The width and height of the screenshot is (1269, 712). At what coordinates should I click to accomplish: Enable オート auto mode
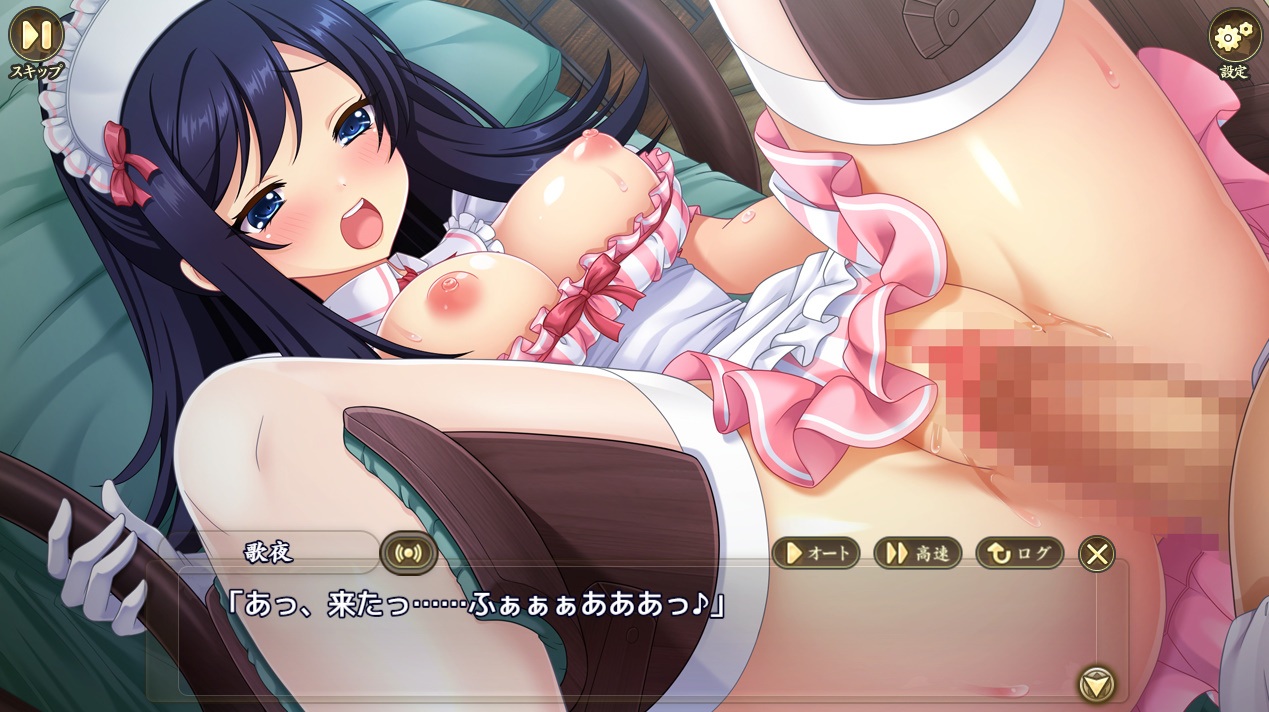tap(816, 553)
